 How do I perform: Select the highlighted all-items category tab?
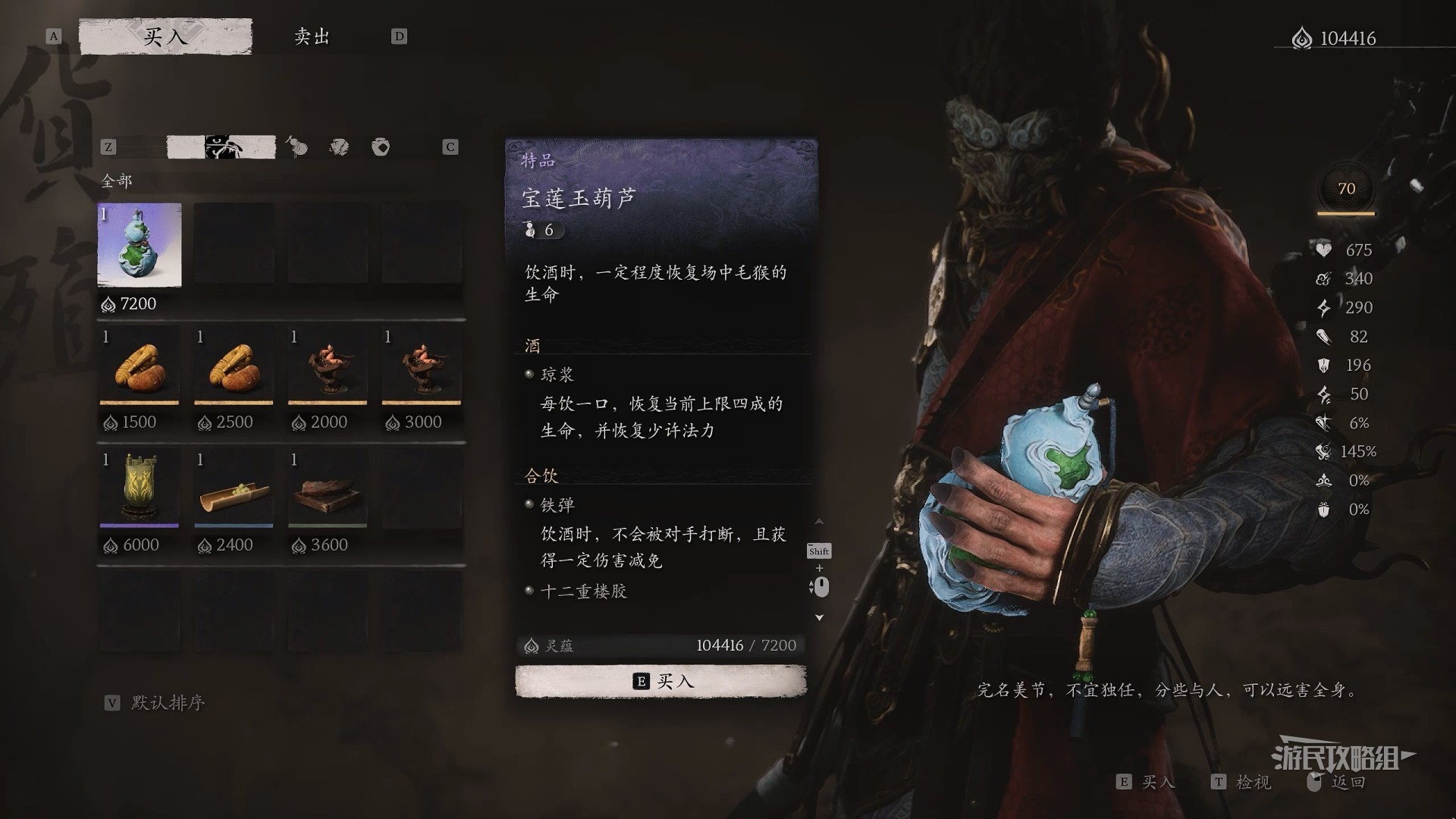(x=221, y=146)
